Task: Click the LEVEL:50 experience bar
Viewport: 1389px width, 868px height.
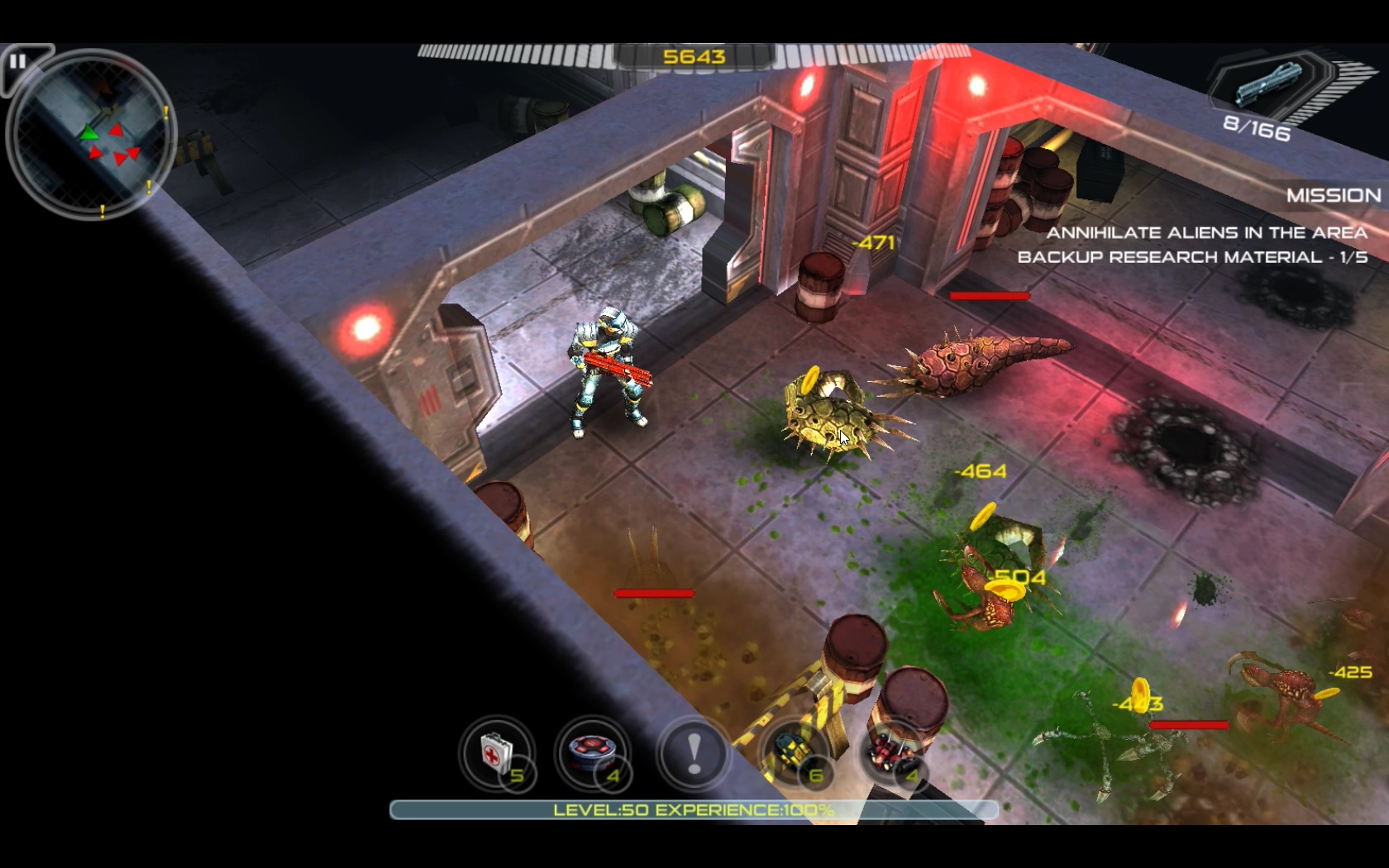Action: pyautogui.click(x=694, y=811)
